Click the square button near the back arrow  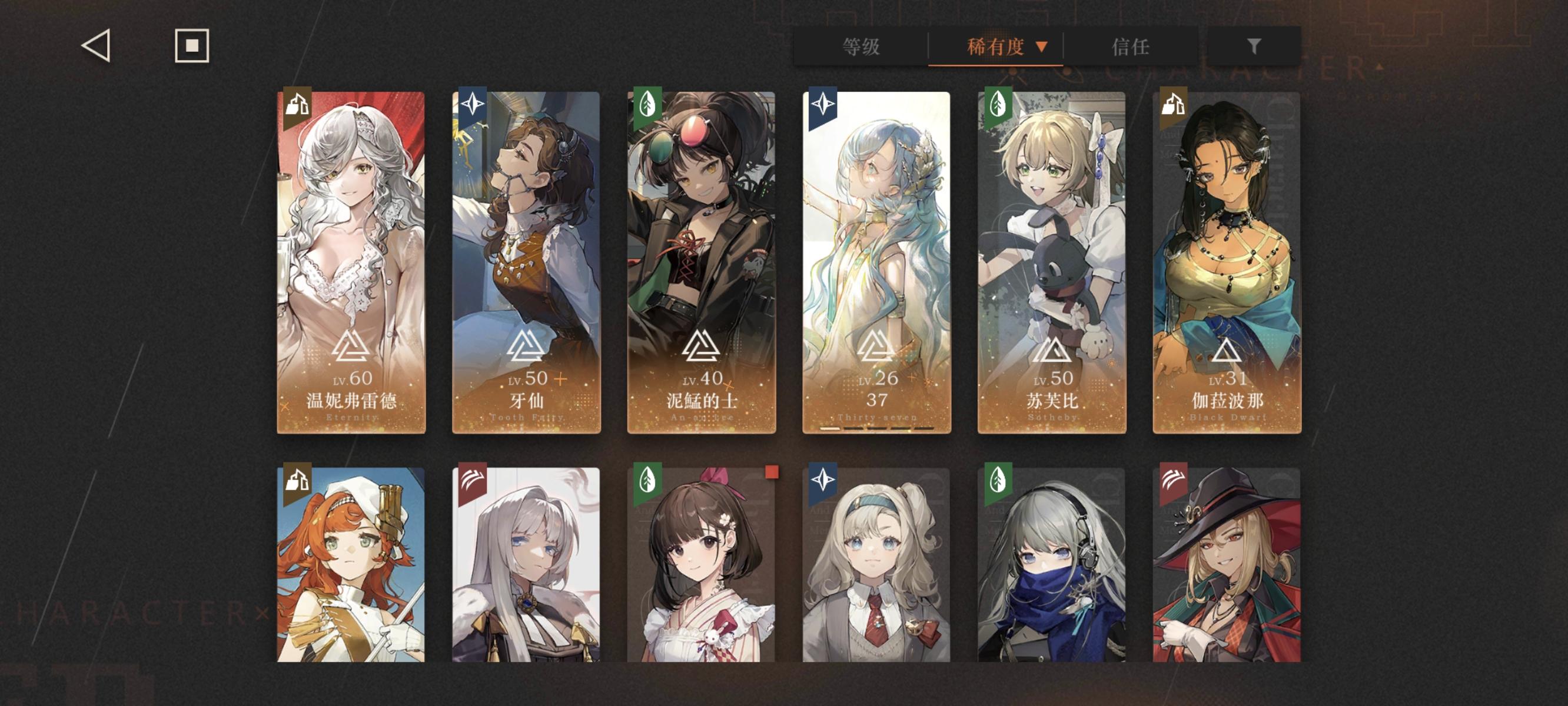(192, 45)
